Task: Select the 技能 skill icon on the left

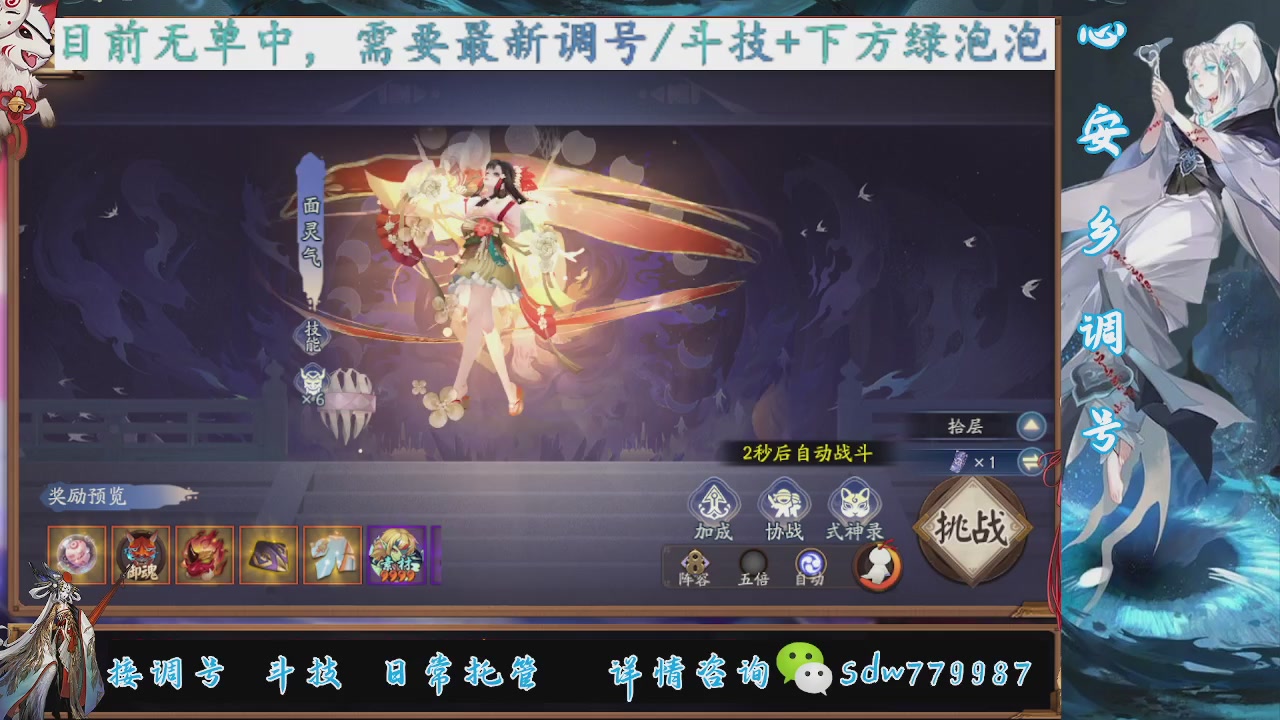Action: tap(311, 336)
